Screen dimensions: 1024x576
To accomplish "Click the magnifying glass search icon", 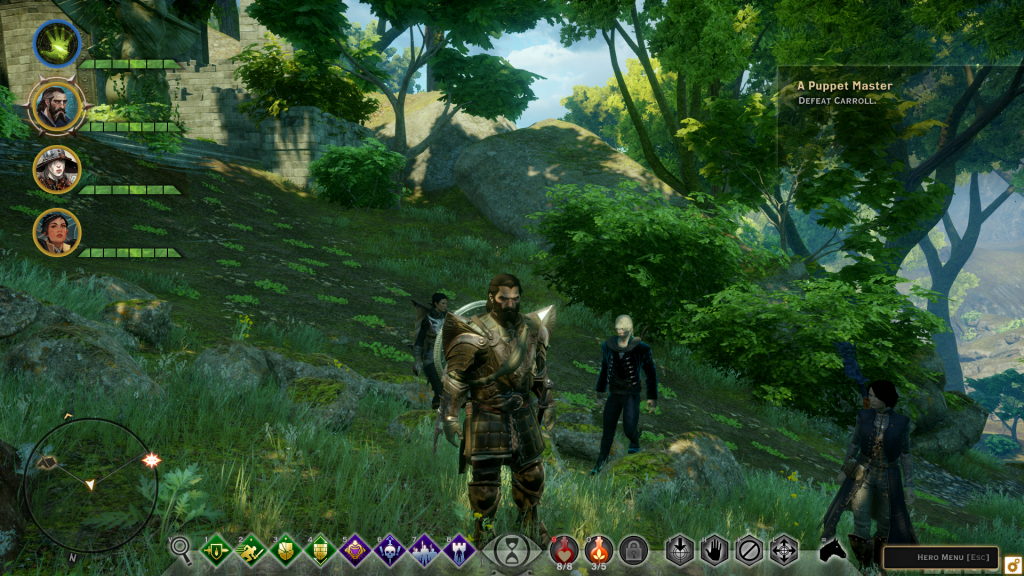I will pos(181,548).
